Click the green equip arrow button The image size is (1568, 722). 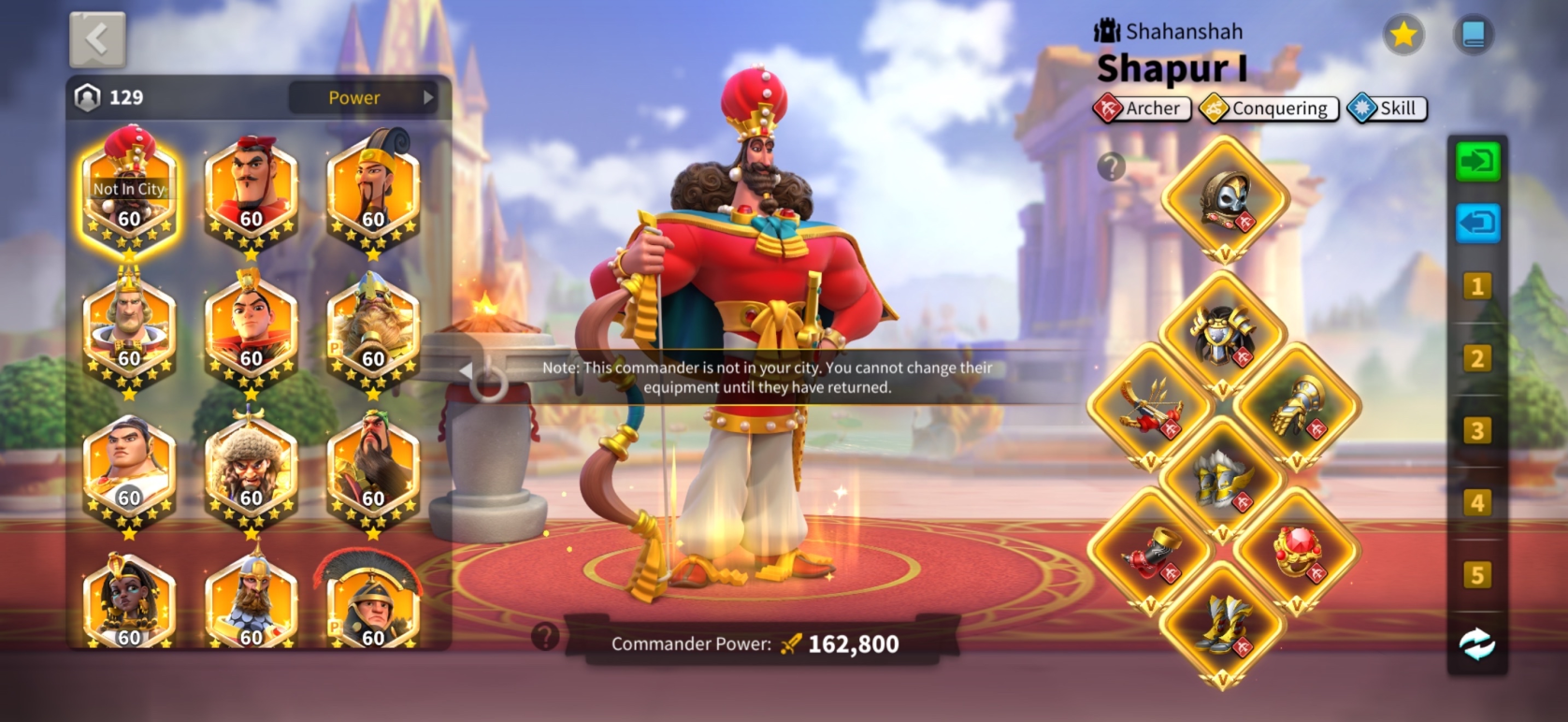[1477, 162]
